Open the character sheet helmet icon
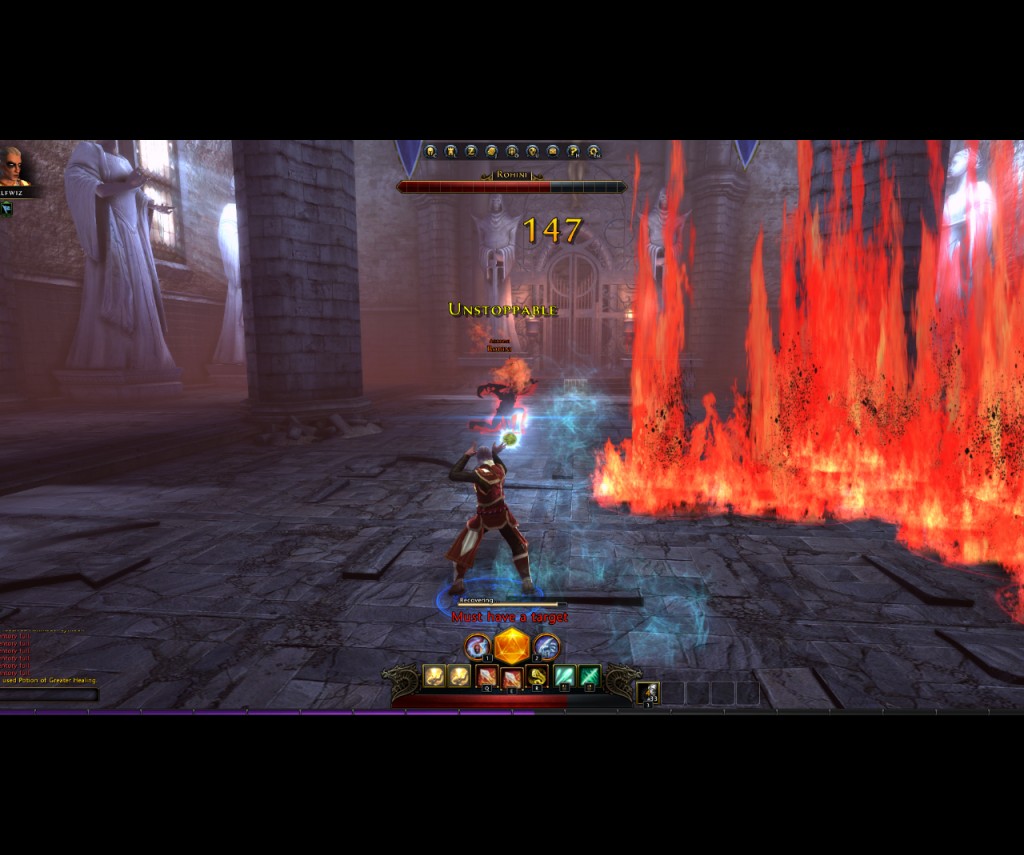The image size is (1024, 855). tap(431, 152)
